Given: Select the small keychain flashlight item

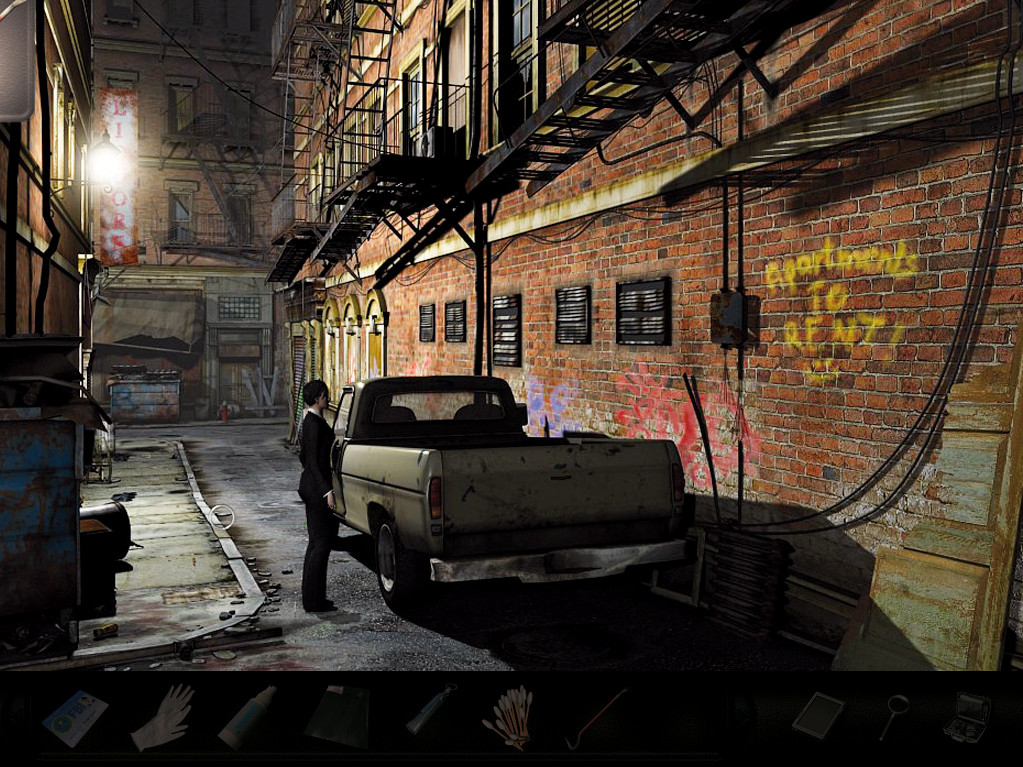Looking at the screenshot, I should click(430, 712).
